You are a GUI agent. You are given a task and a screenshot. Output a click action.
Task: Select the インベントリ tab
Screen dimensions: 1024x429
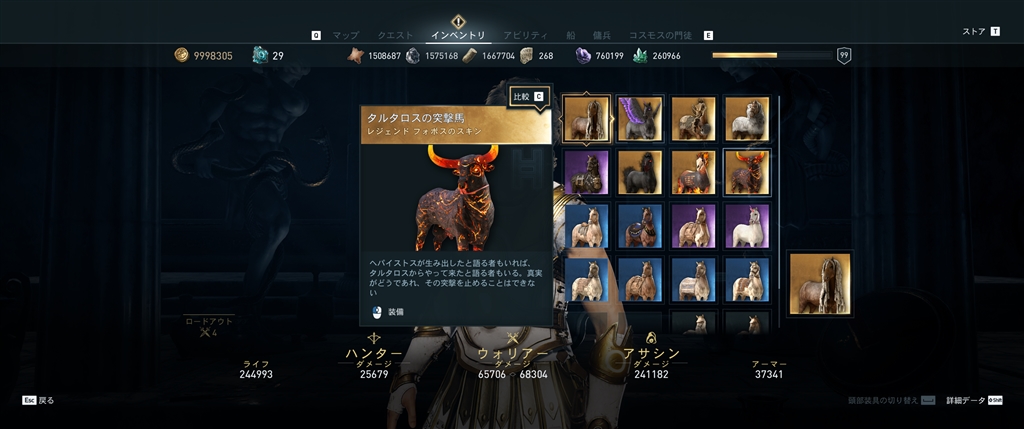(x=457, y=35)
